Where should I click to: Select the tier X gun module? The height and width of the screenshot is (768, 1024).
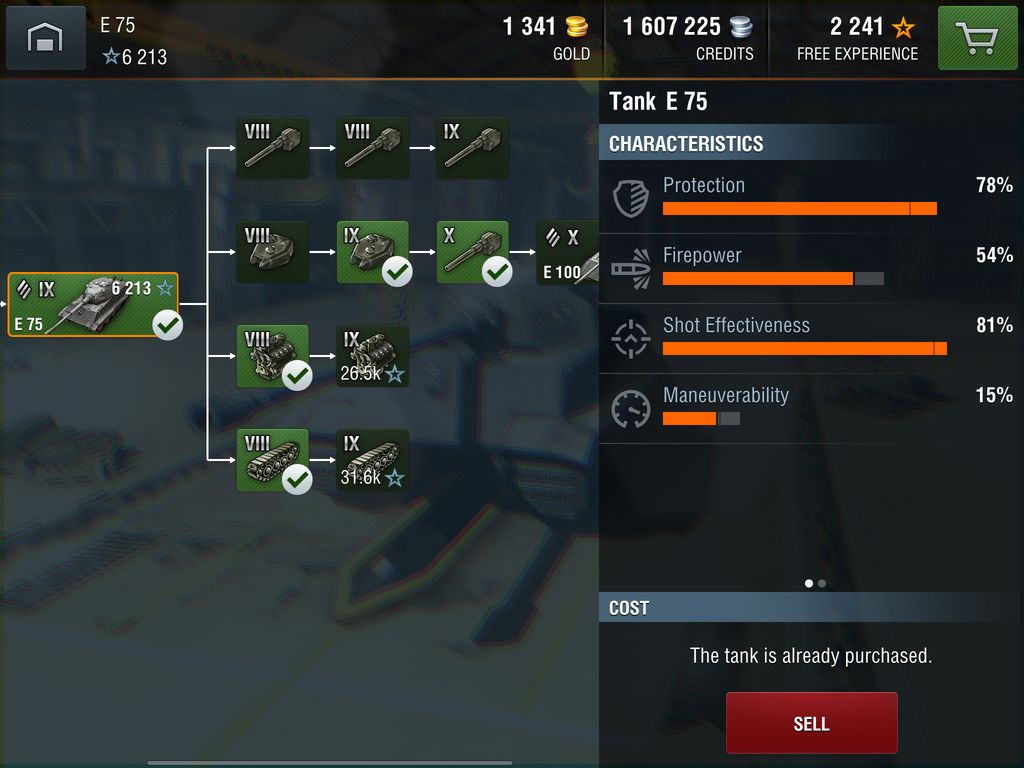click(x=472, y=252)
